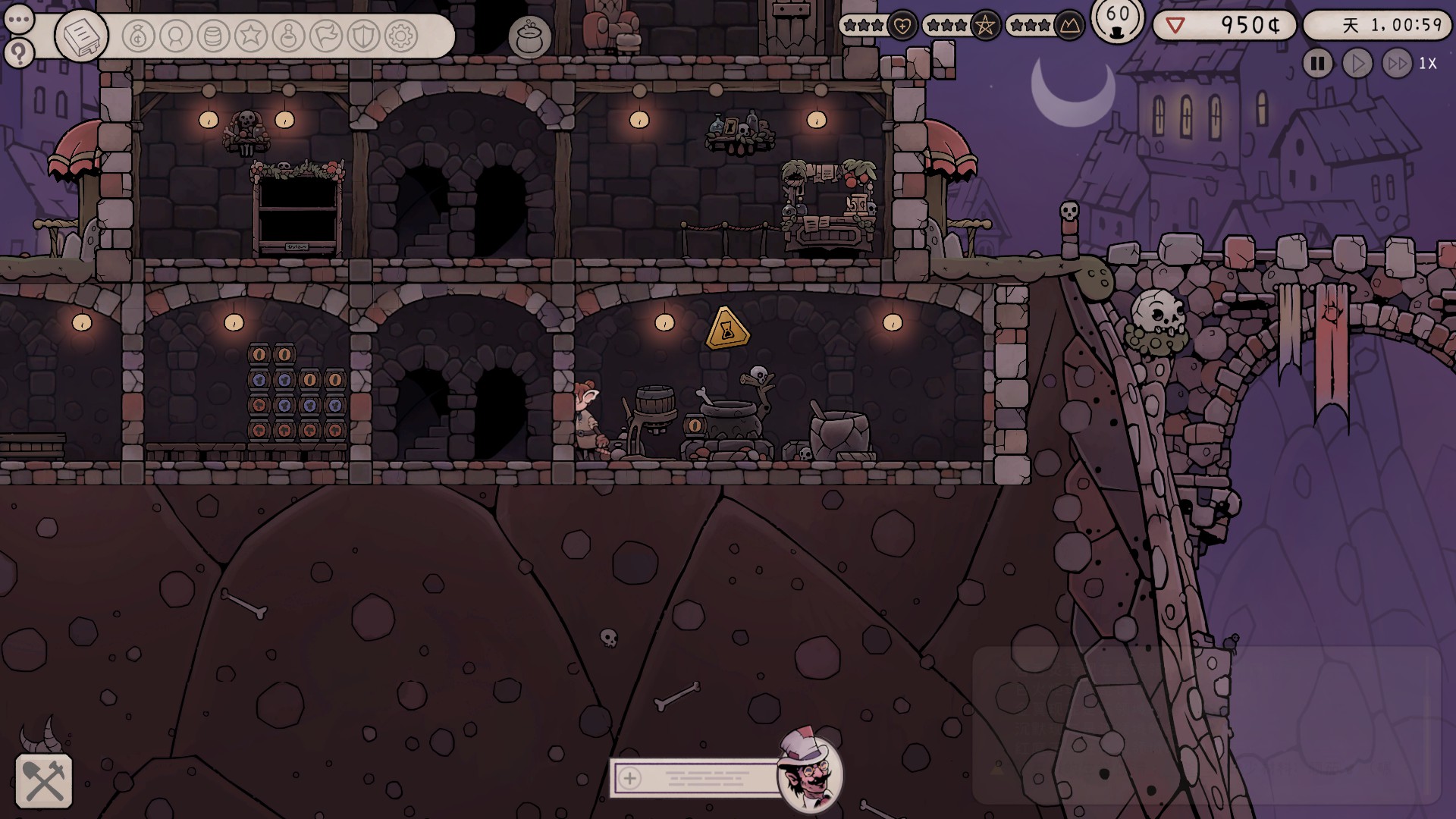Select the barrel storage icon
Screen dimensions: 1456x819
[x=214, y=36]
